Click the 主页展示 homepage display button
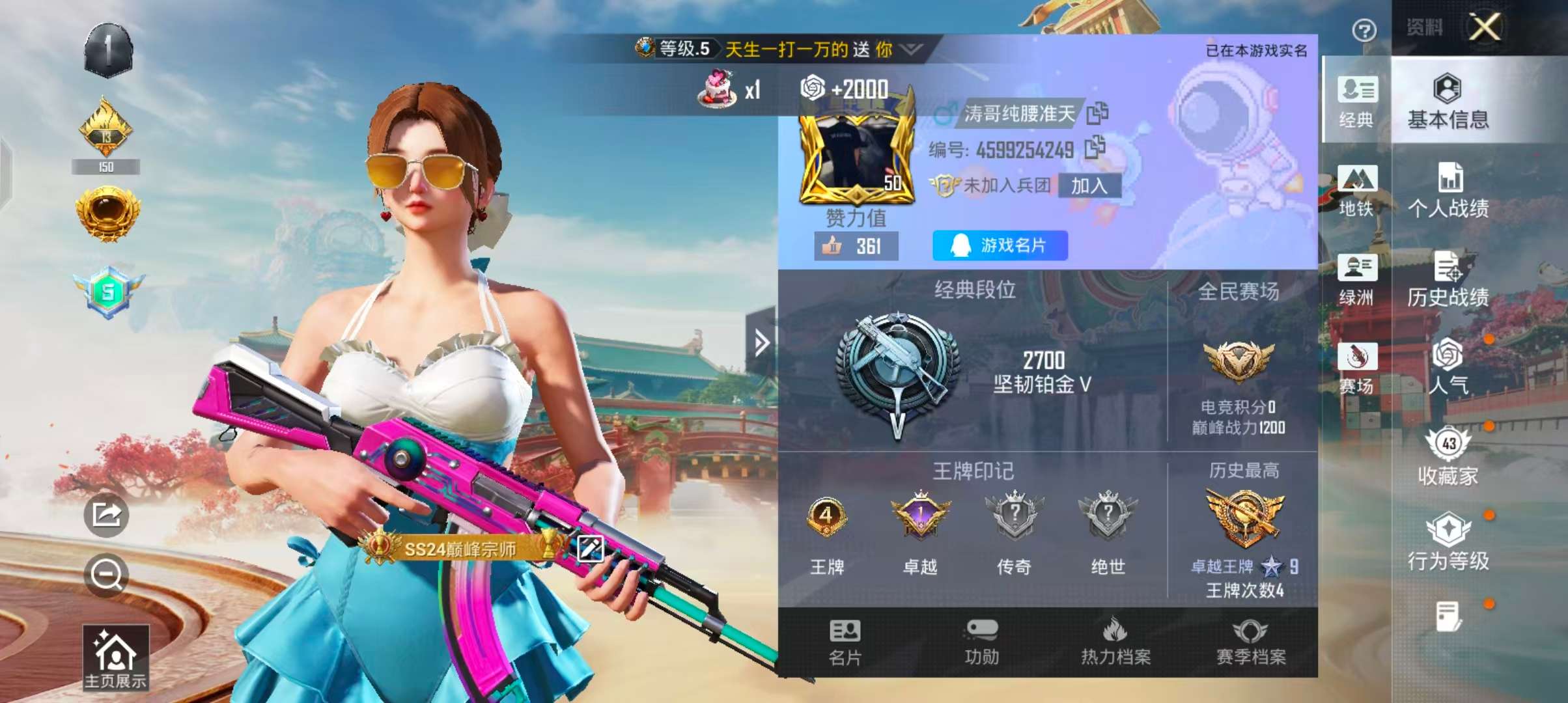 tap(115, 657)
